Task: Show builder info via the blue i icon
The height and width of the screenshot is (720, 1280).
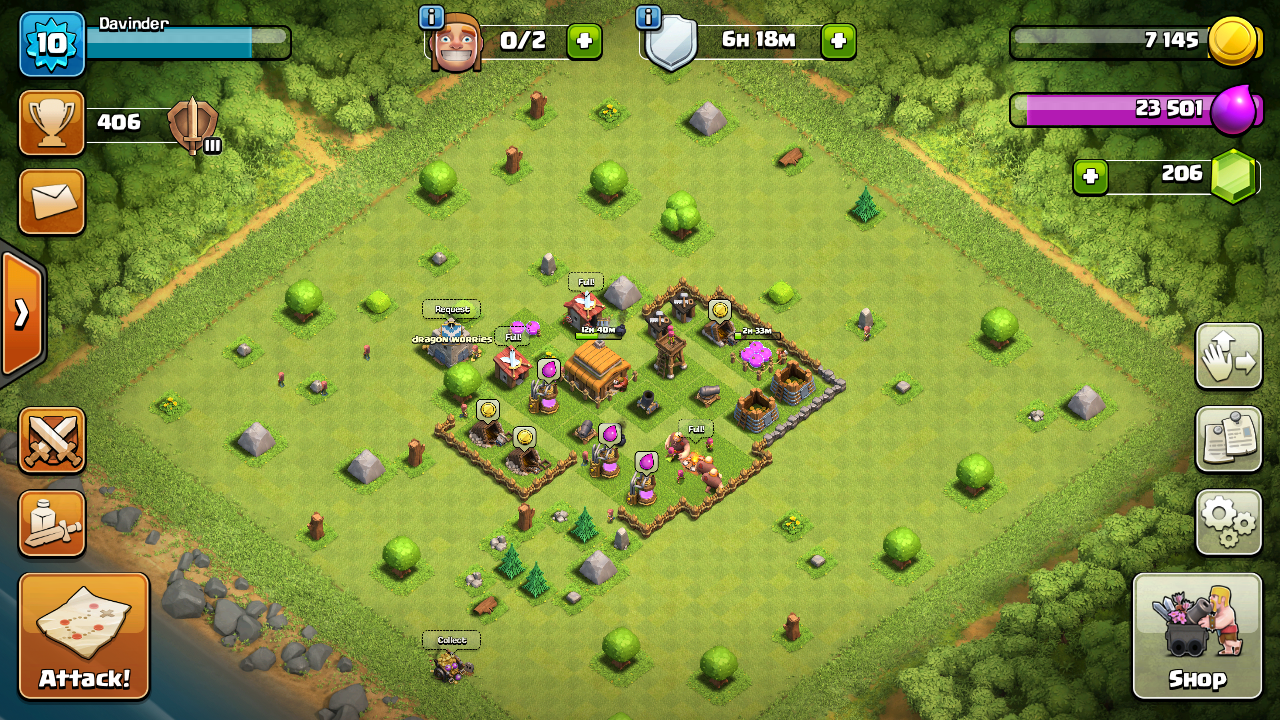Action: [432, 17]
